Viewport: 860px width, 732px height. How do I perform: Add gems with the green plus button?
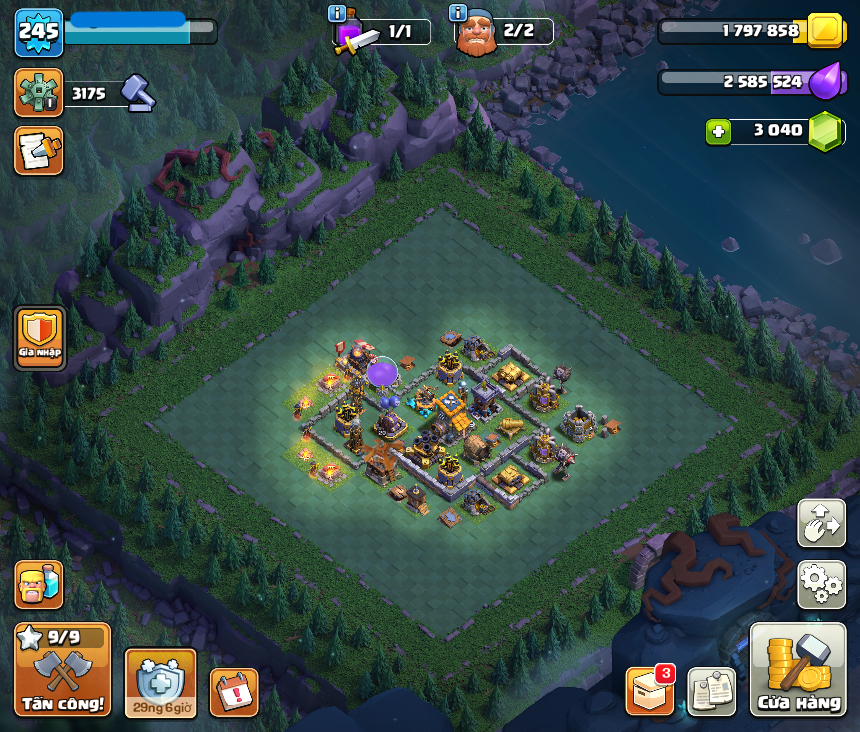[x=717, y=131]
